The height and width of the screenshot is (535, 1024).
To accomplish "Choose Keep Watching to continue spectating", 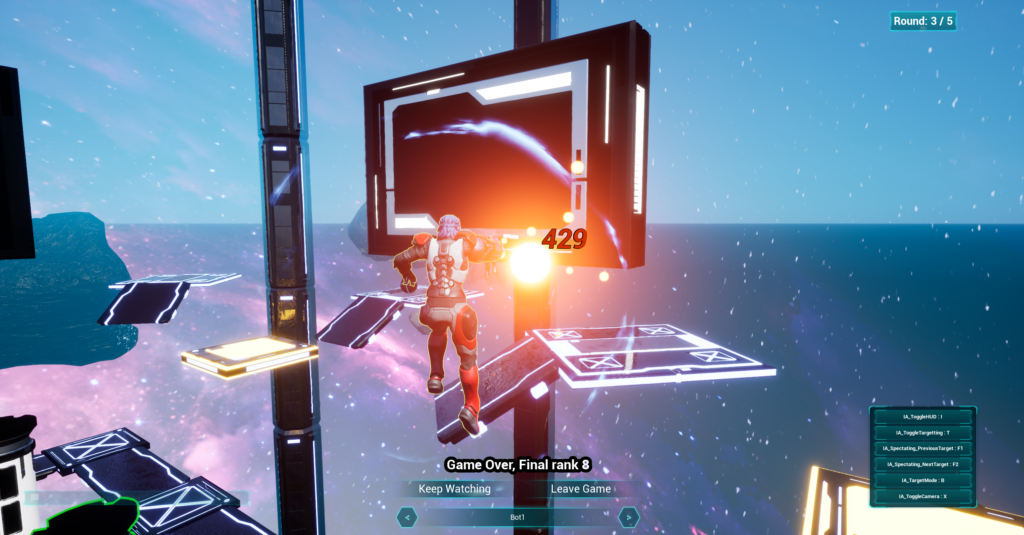I will point(455,489).
